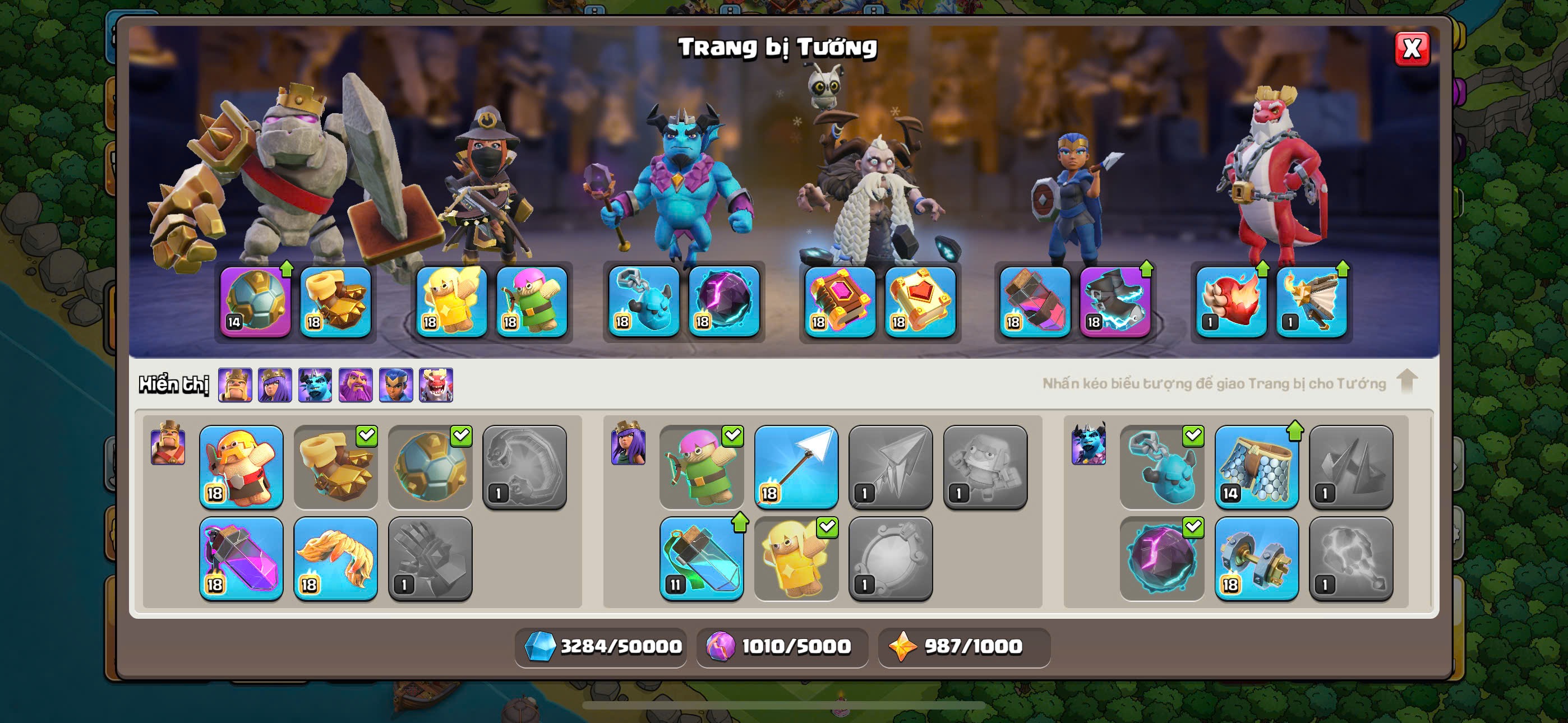Select the Noble Iron dumbbell equipment
Screen dimensions: 1568x723
coord(1256,558)
